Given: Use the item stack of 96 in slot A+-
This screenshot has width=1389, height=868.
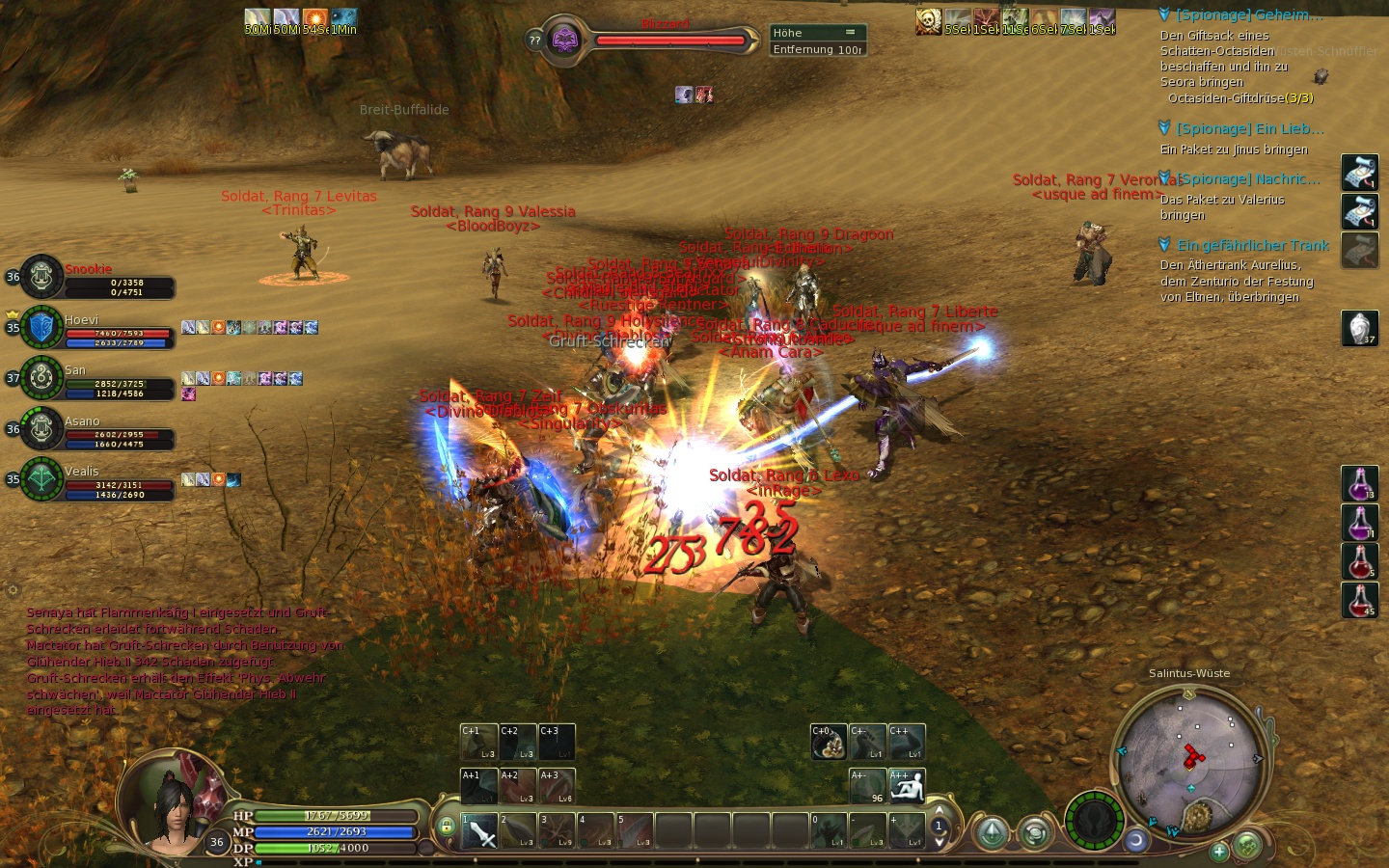Looking at the screenshot, I should tap(867, 786).
